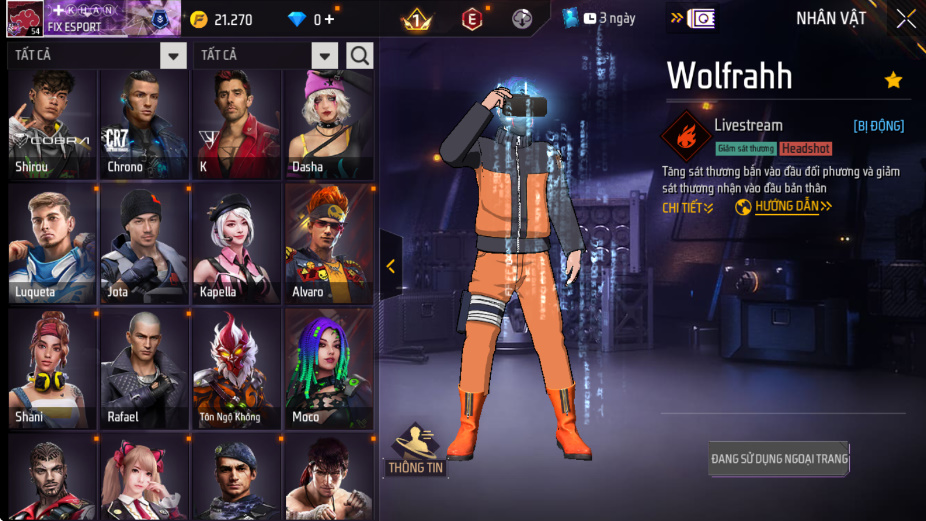Select the Moco character portrait

pyautogui.click(x=329, y=368)
